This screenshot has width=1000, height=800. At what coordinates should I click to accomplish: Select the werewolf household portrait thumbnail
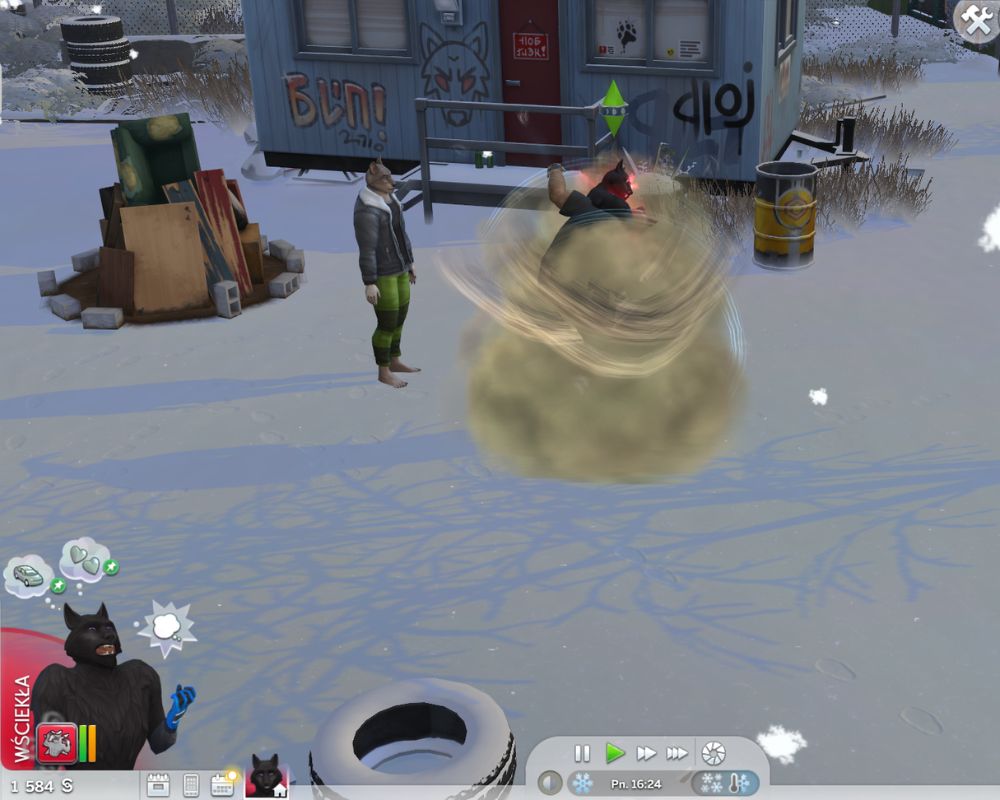(x=266, y=777)
